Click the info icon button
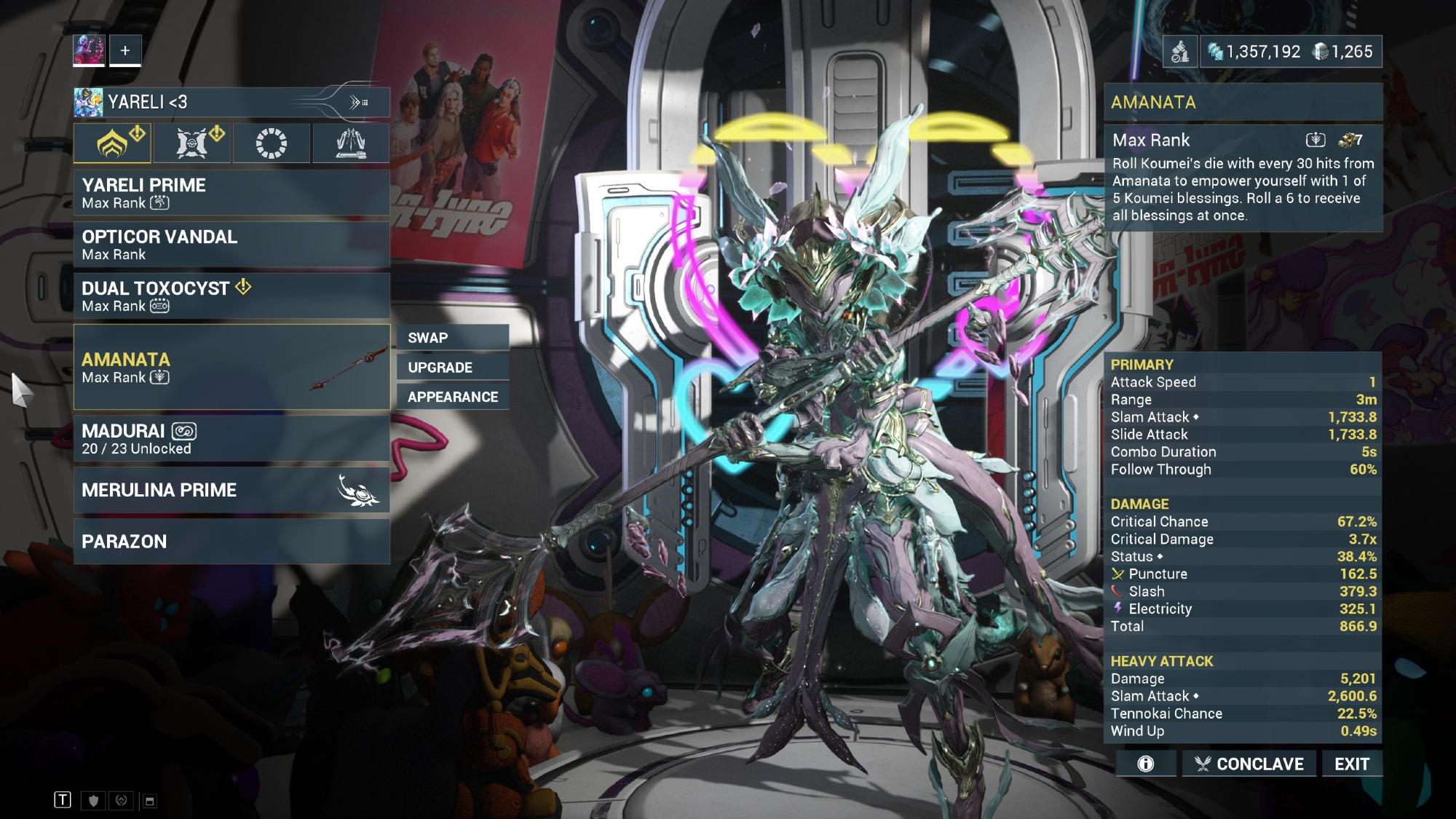1456x819 pixels. point(1146,764)
